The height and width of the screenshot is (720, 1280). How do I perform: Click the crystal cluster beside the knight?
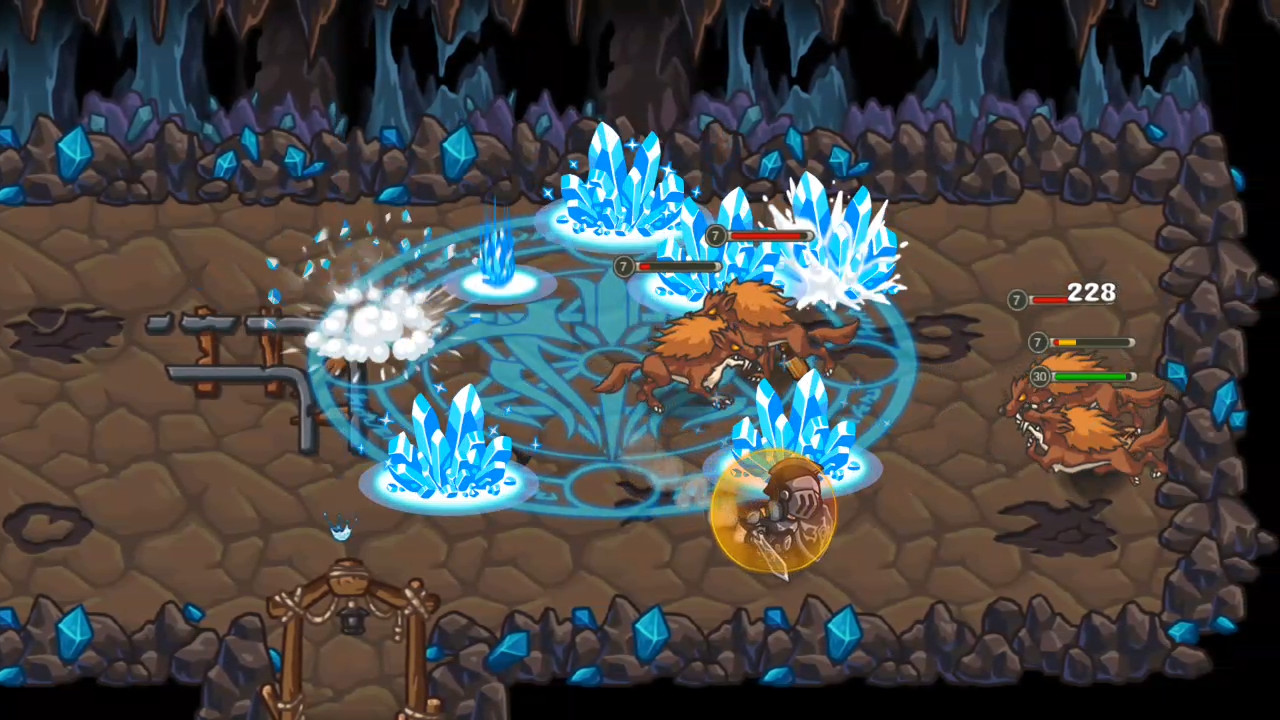[x=800, y=430]
